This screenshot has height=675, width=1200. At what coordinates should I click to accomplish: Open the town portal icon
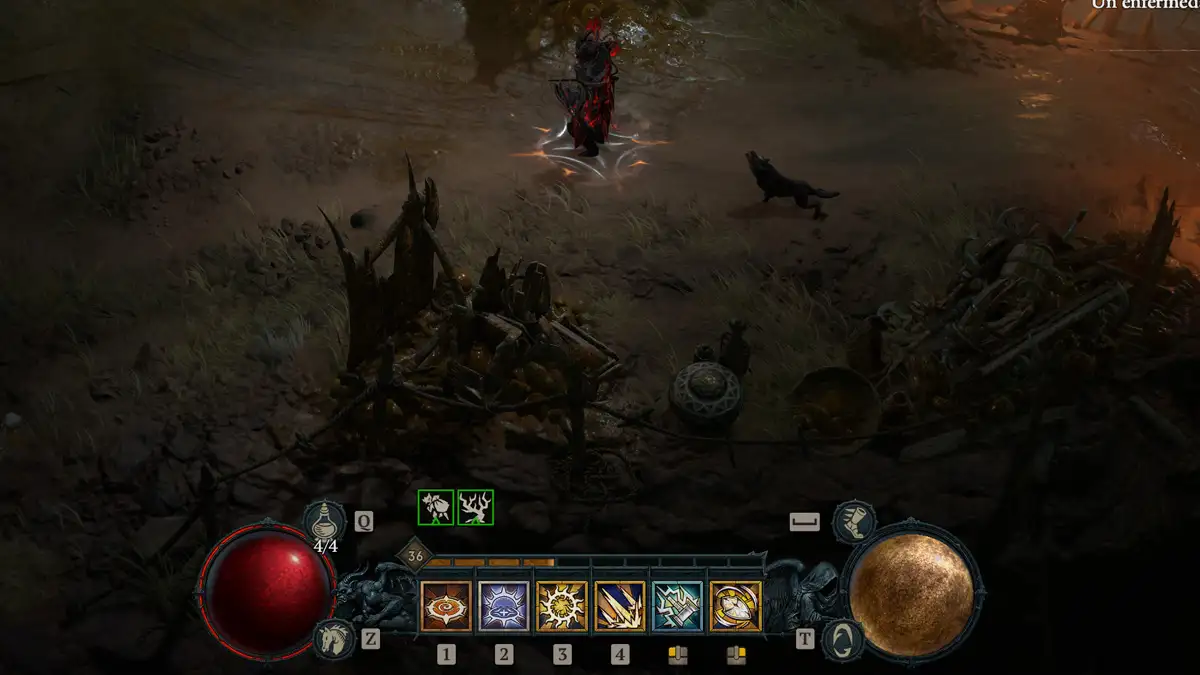tap(842, 640)
